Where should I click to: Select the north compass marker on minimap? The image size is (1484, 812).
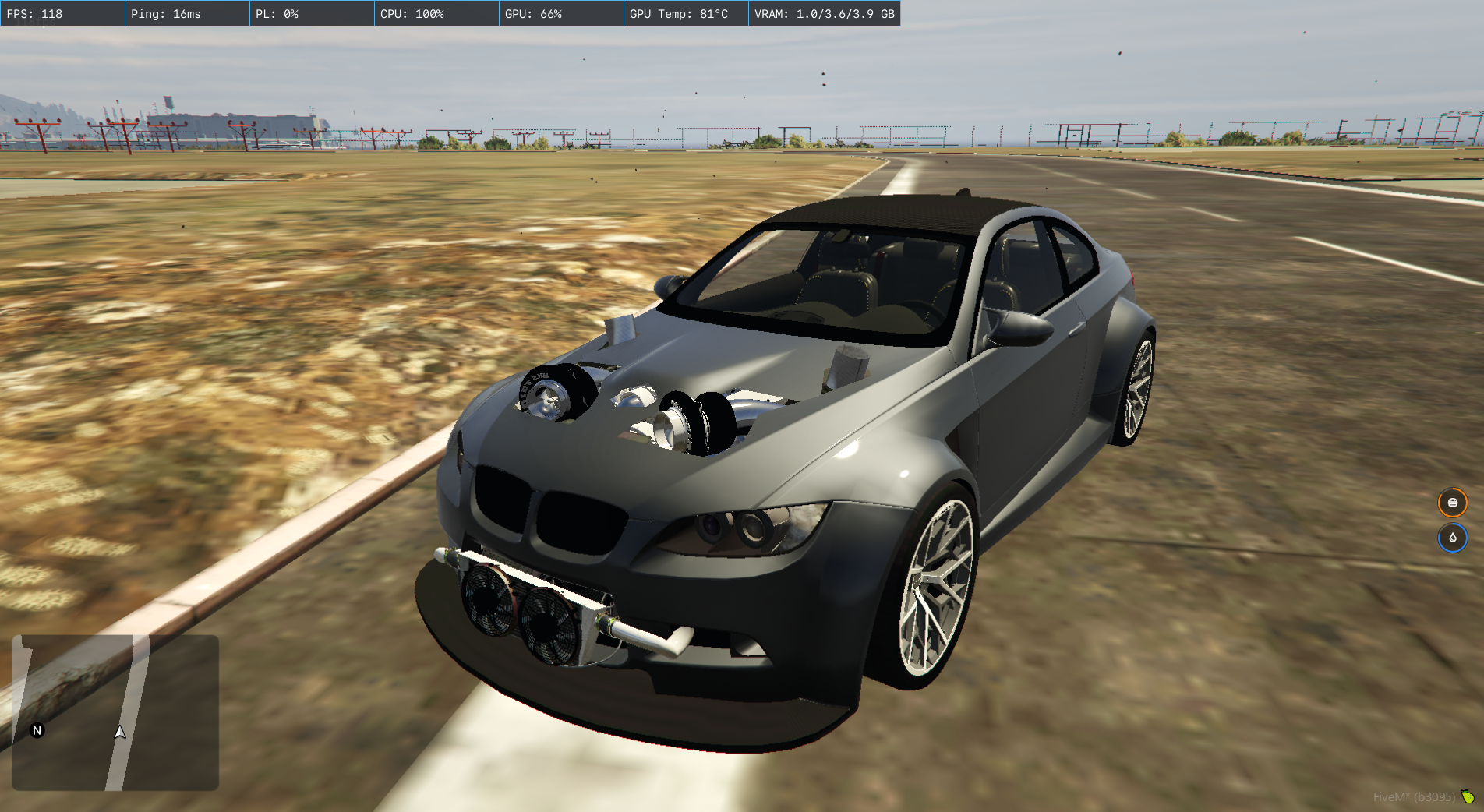(x=37, y=730)
